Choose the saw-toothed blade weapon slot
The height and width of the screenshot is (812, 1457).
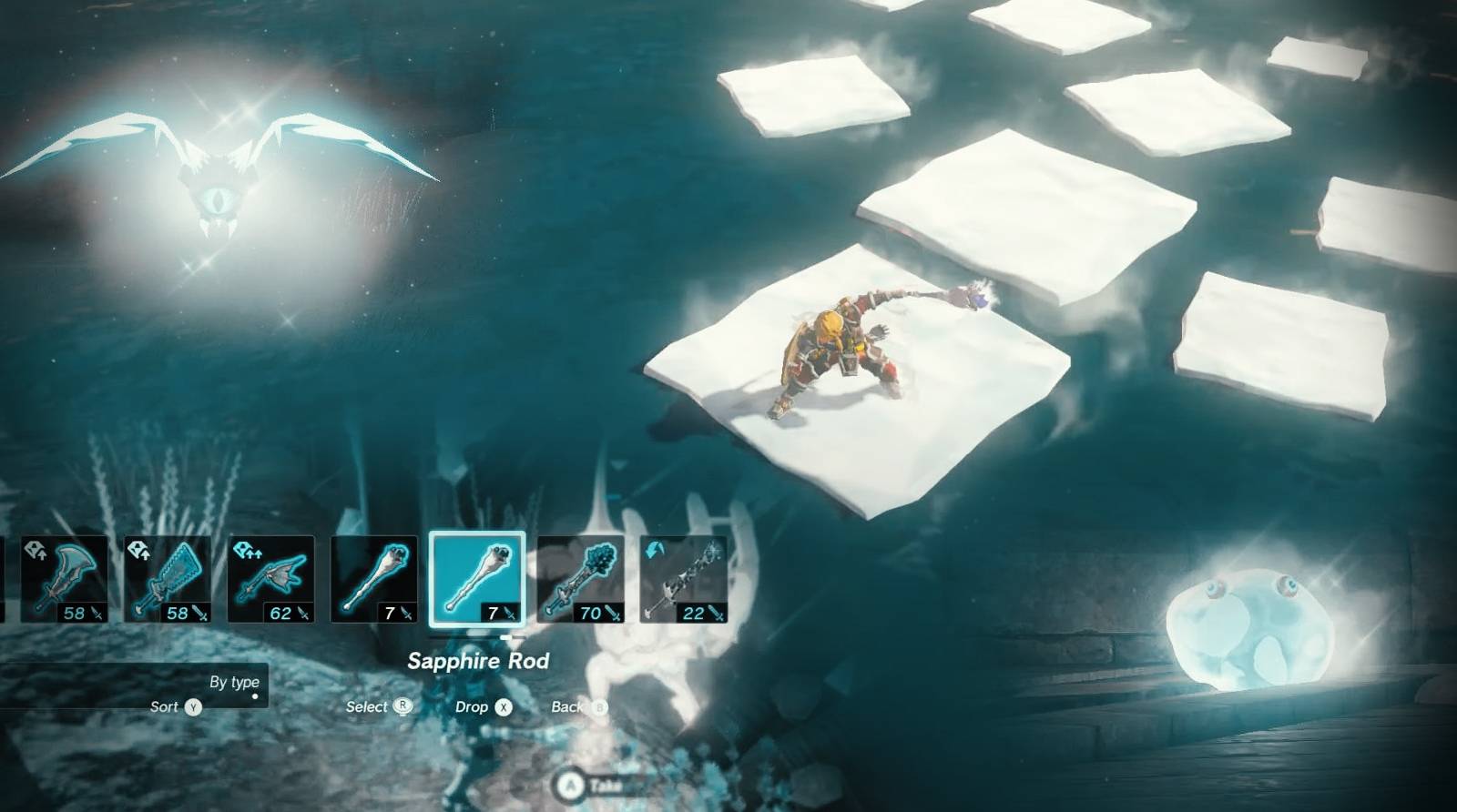tap(168, 579)
